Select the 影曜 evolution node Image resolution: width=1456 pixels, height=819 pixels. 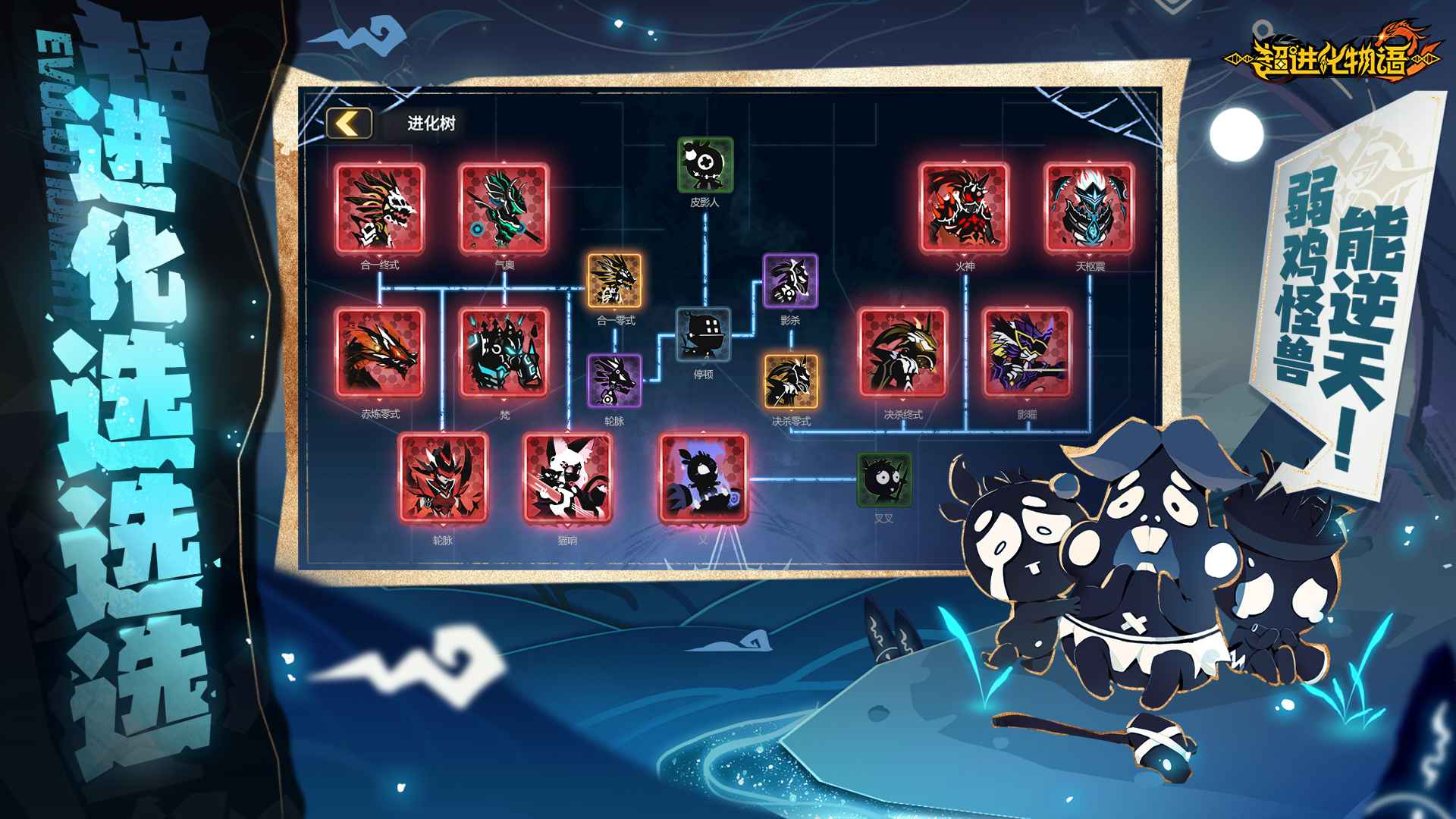coord(1027,353)
